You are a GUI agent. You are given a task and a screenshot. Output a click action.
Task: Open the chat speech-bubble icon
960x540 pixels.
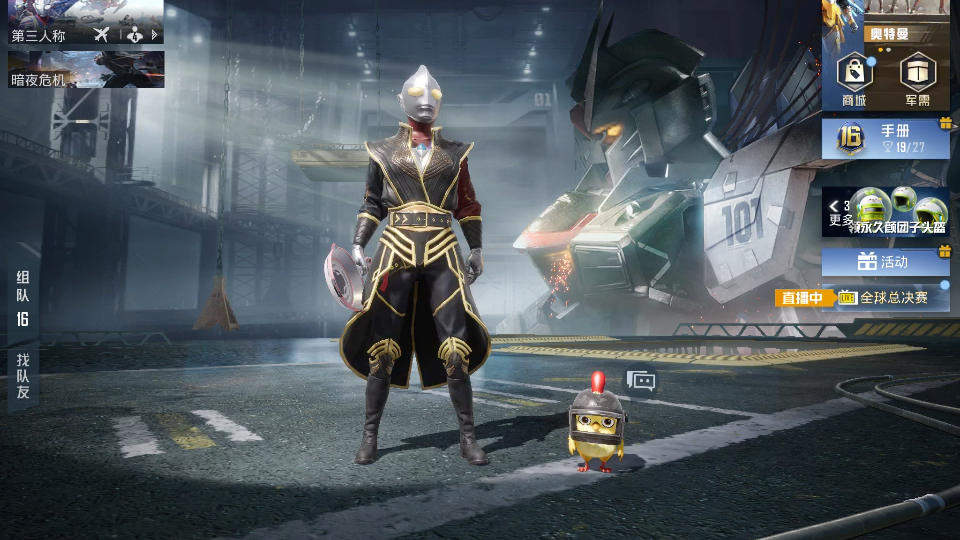click(640, 380)
